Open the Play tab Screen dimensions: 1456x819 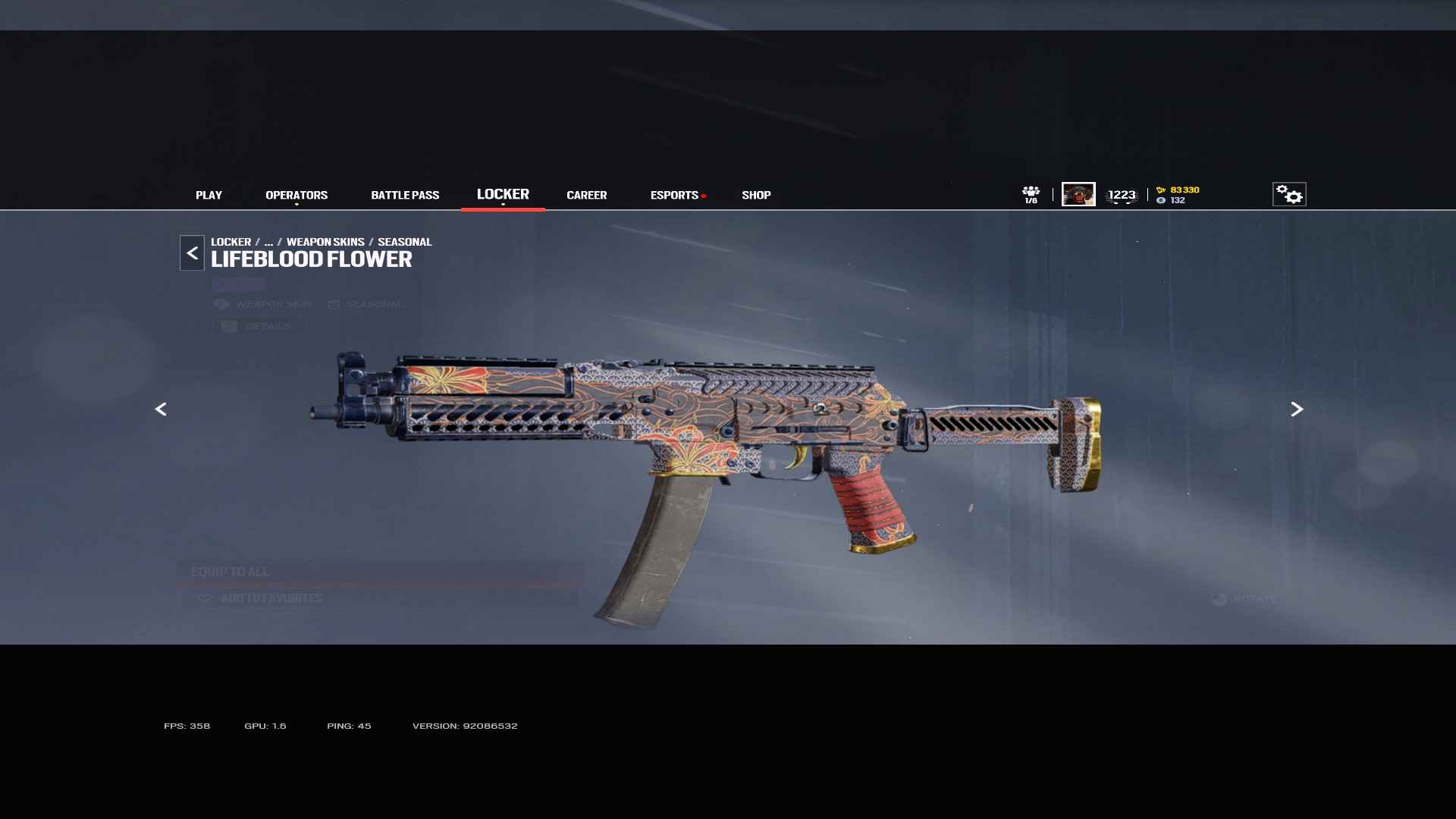[209, 195]
